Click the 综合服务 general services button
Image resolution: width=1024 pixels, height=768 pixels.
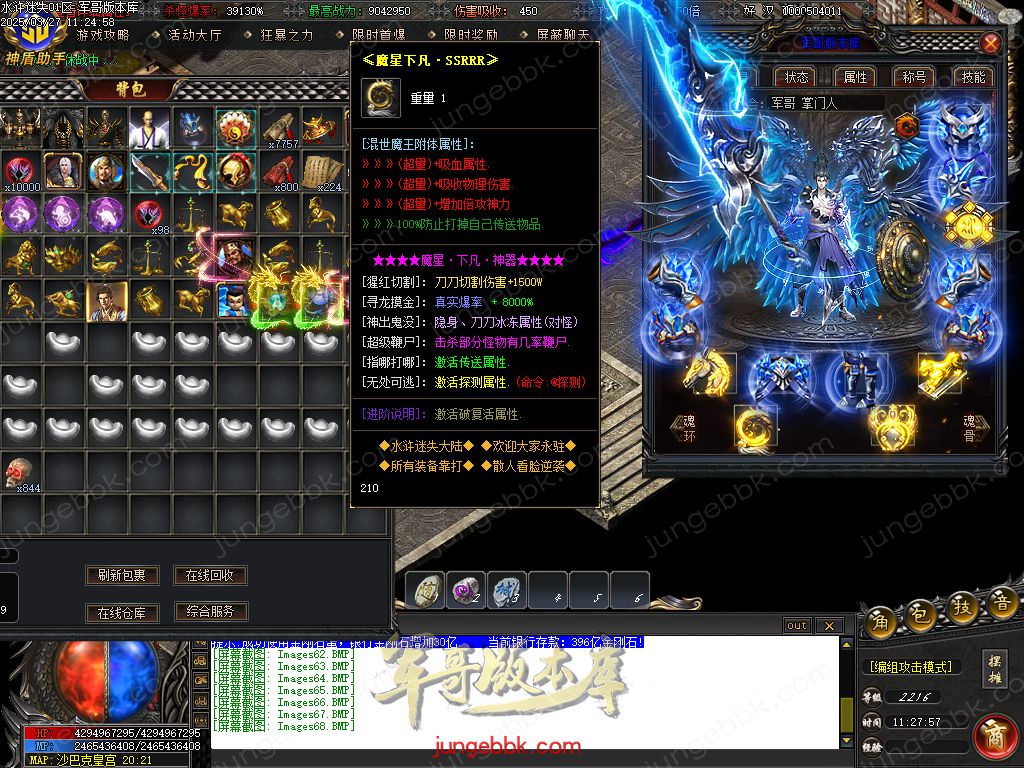(210, 611)
